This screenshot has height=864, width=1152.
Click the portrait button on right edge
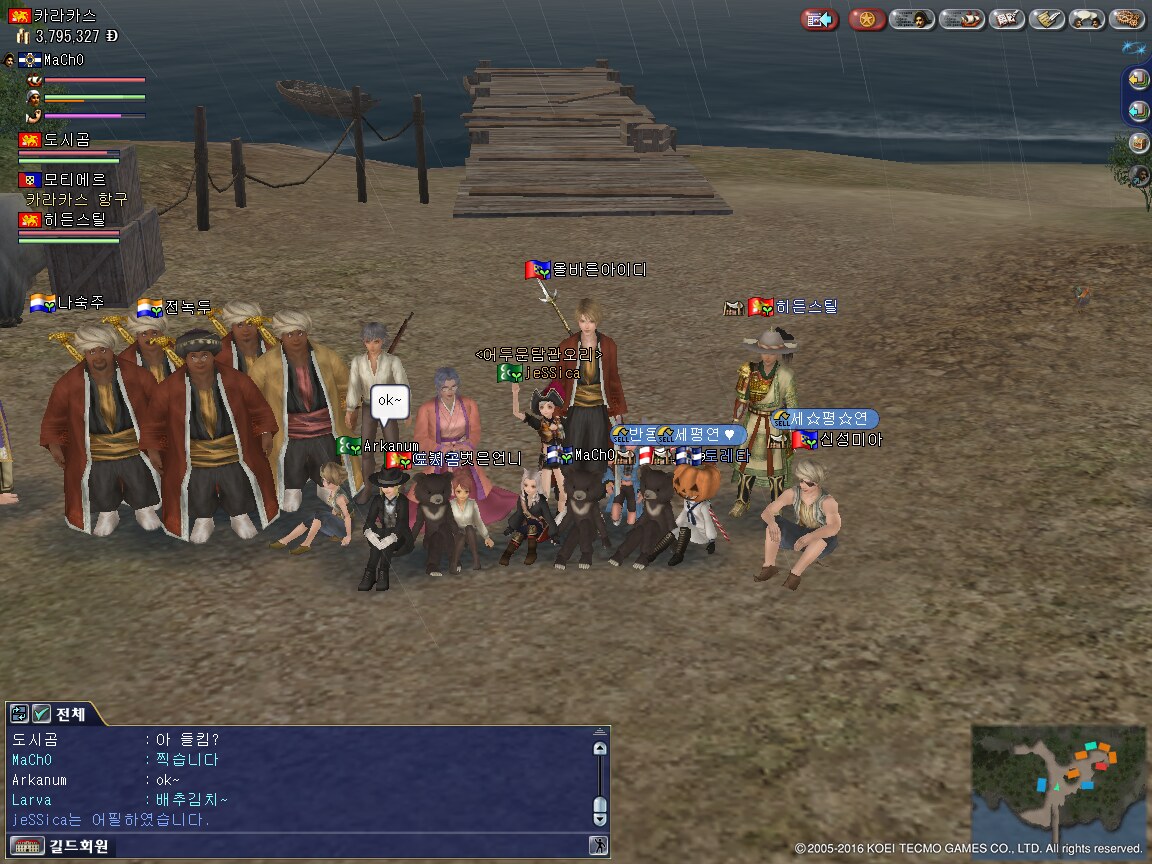coord(1138,175)
